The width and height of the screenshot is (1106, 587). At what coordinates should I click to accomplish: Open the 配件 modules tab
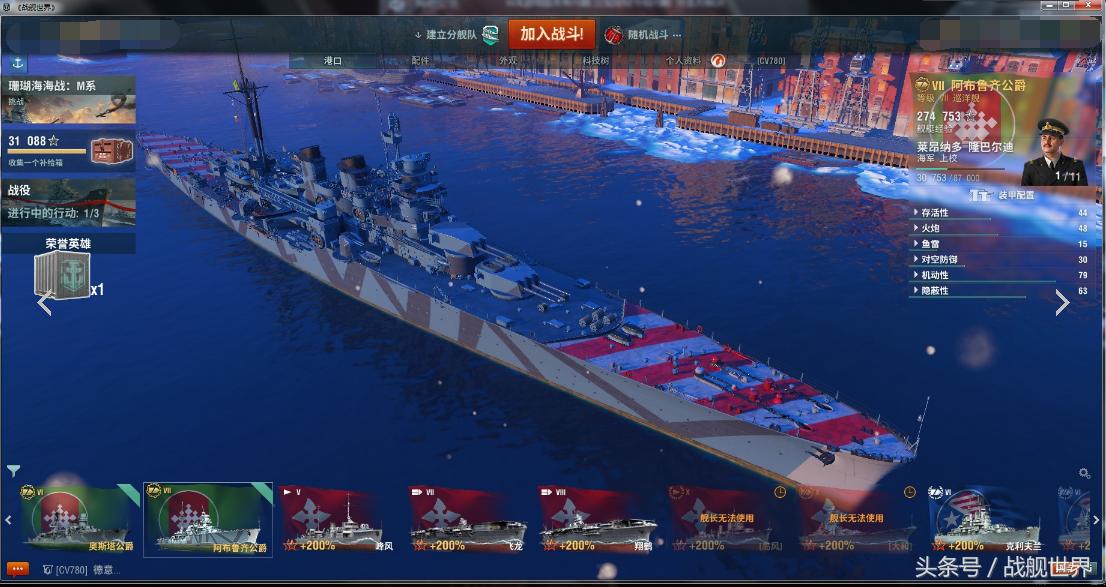point(420,61)
